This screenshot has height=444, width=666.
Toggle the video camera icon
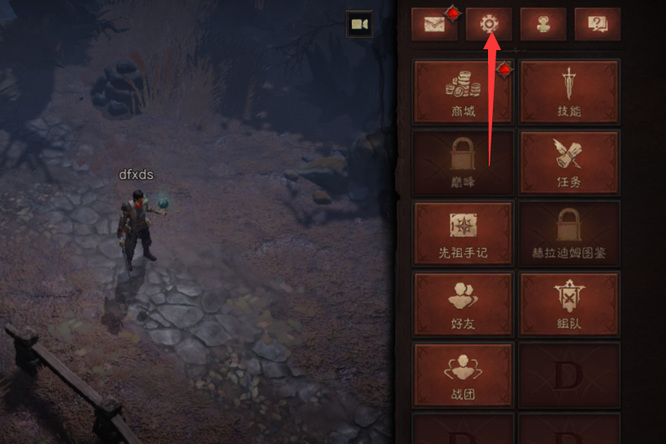click(x=359, y=24)
